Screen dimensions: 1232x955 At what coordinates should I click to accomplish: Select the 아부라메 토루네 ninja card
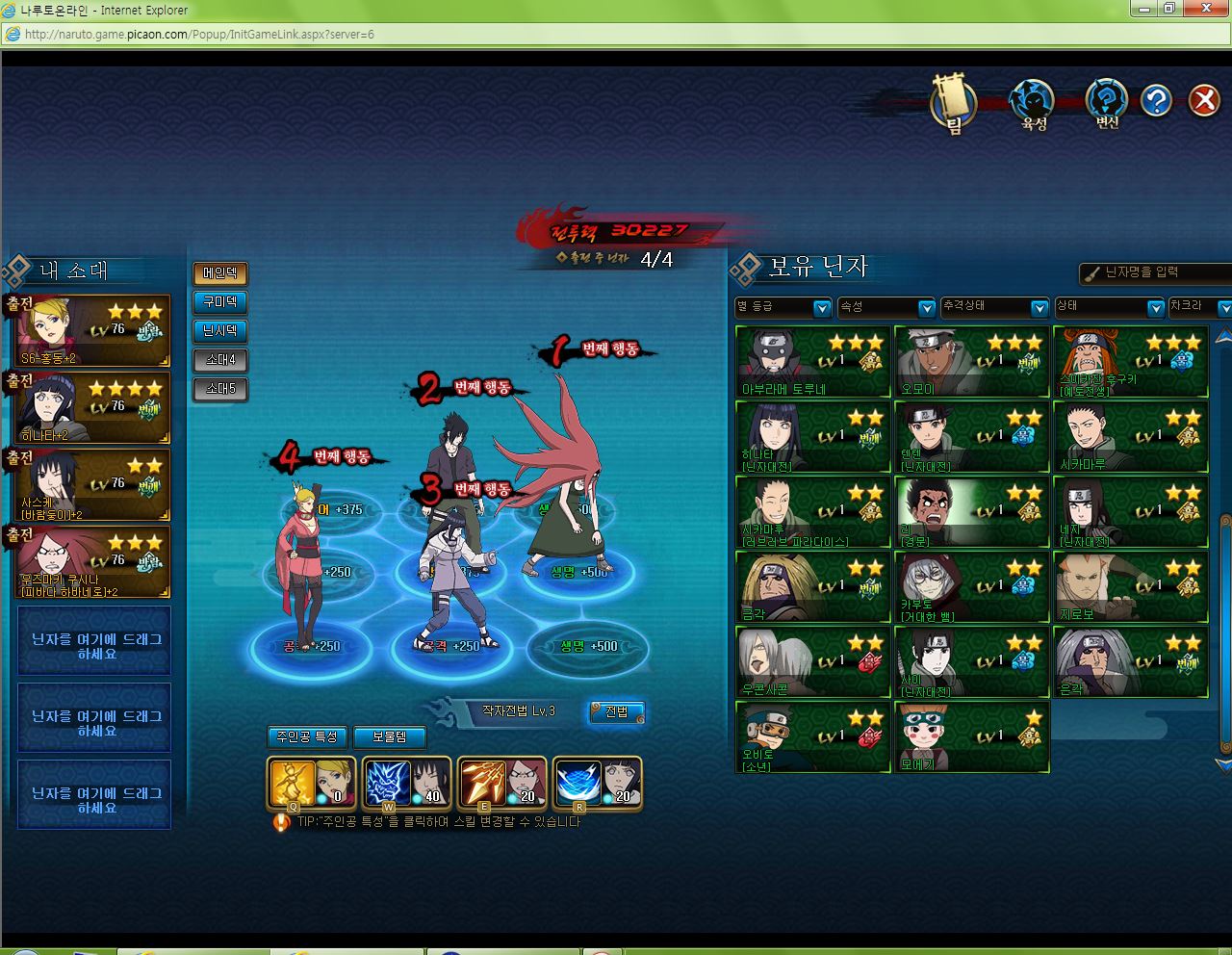coord(813,362)
